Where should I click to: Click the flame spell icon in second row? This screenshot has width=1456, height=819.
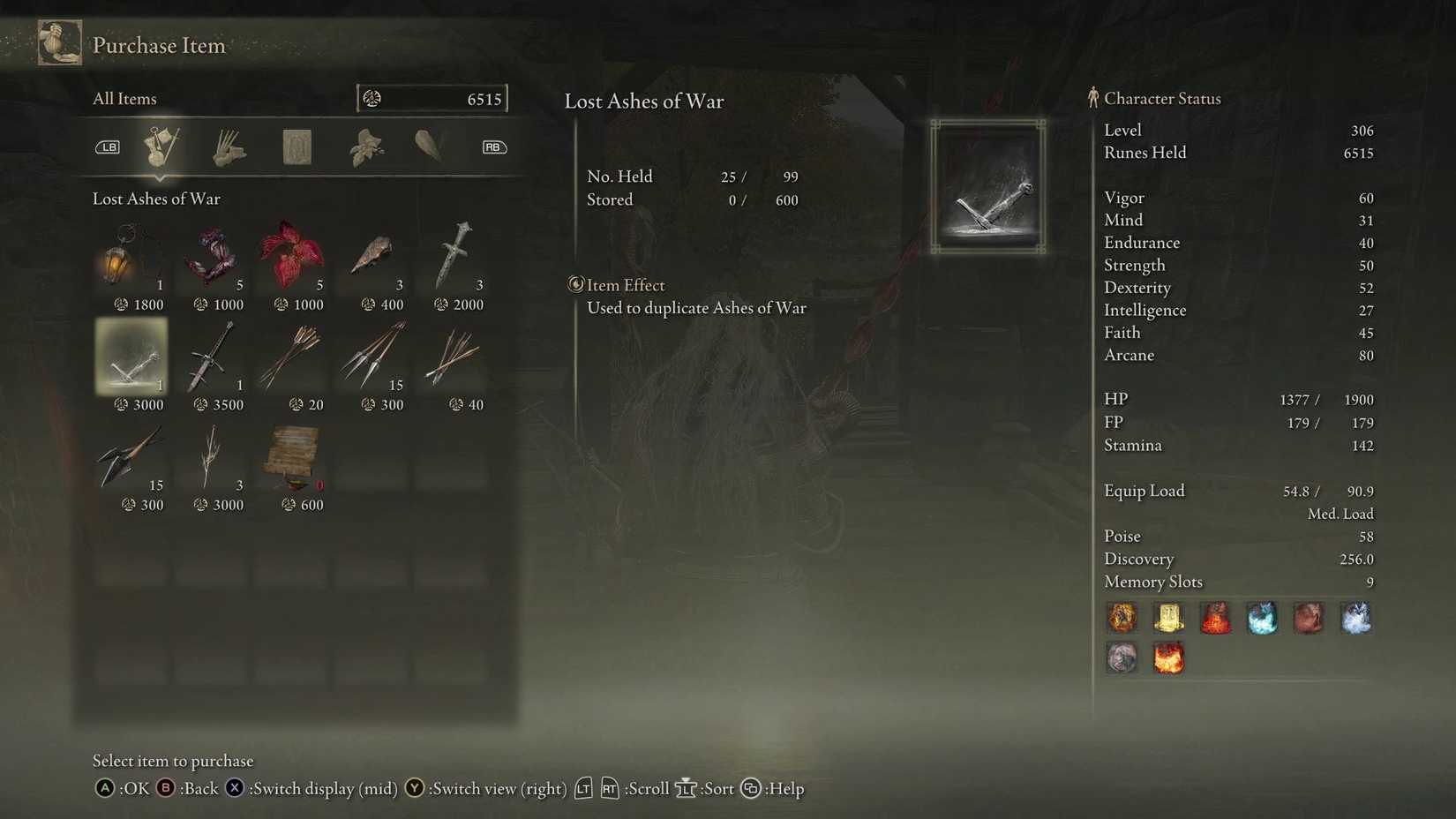point(1168,658)
